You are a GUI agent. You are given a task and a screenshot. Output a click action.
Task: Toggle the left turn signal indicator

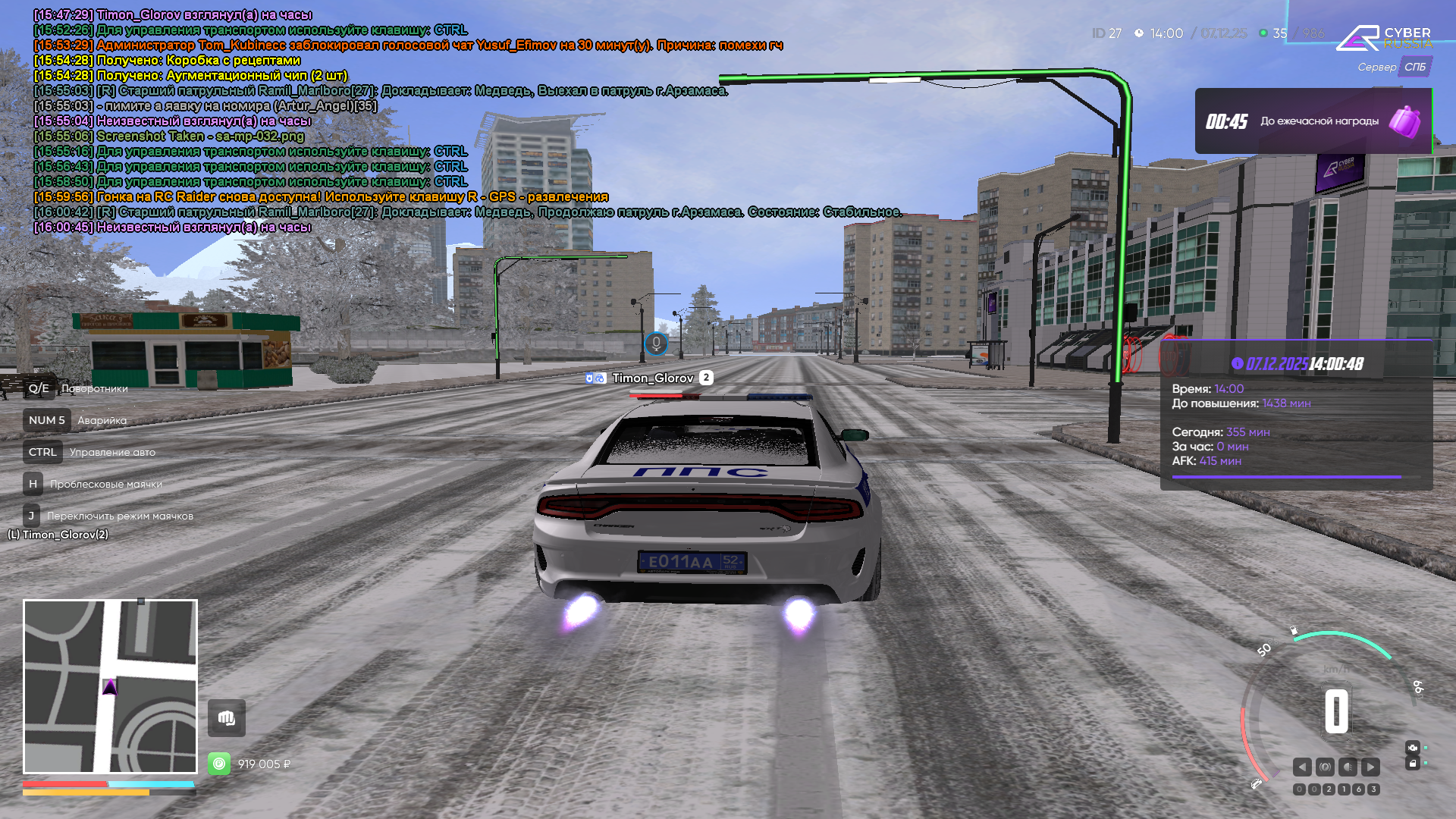click(x=1302, y=767)
